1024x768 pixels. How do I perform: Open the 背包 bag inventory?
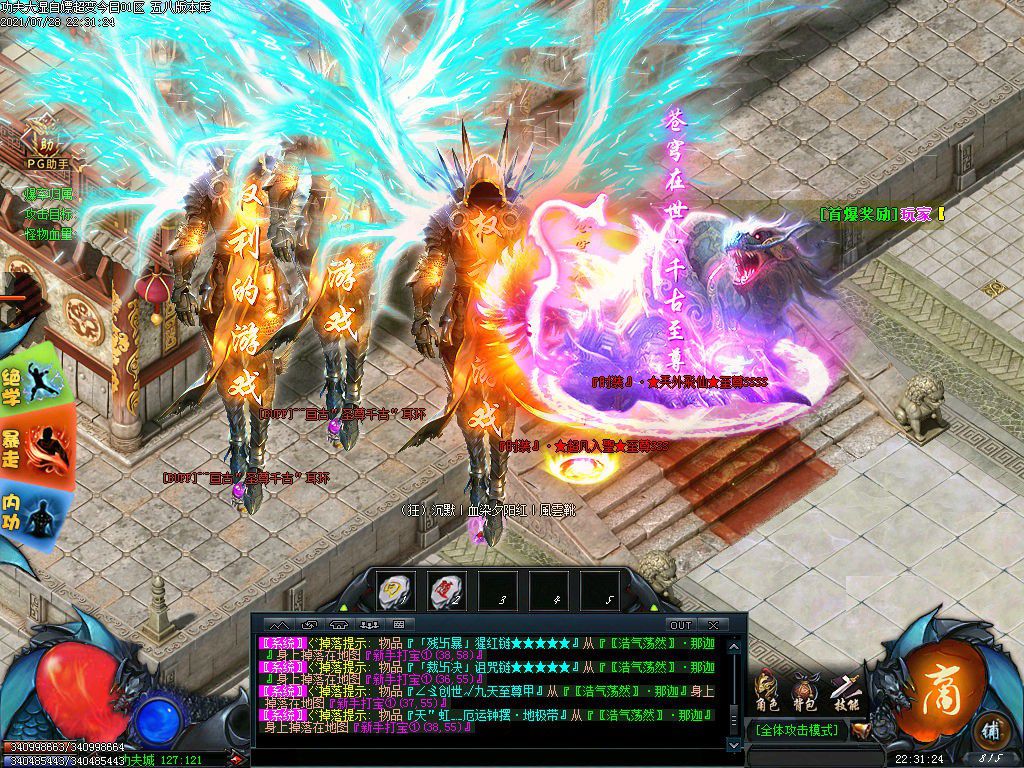[806, 691]
